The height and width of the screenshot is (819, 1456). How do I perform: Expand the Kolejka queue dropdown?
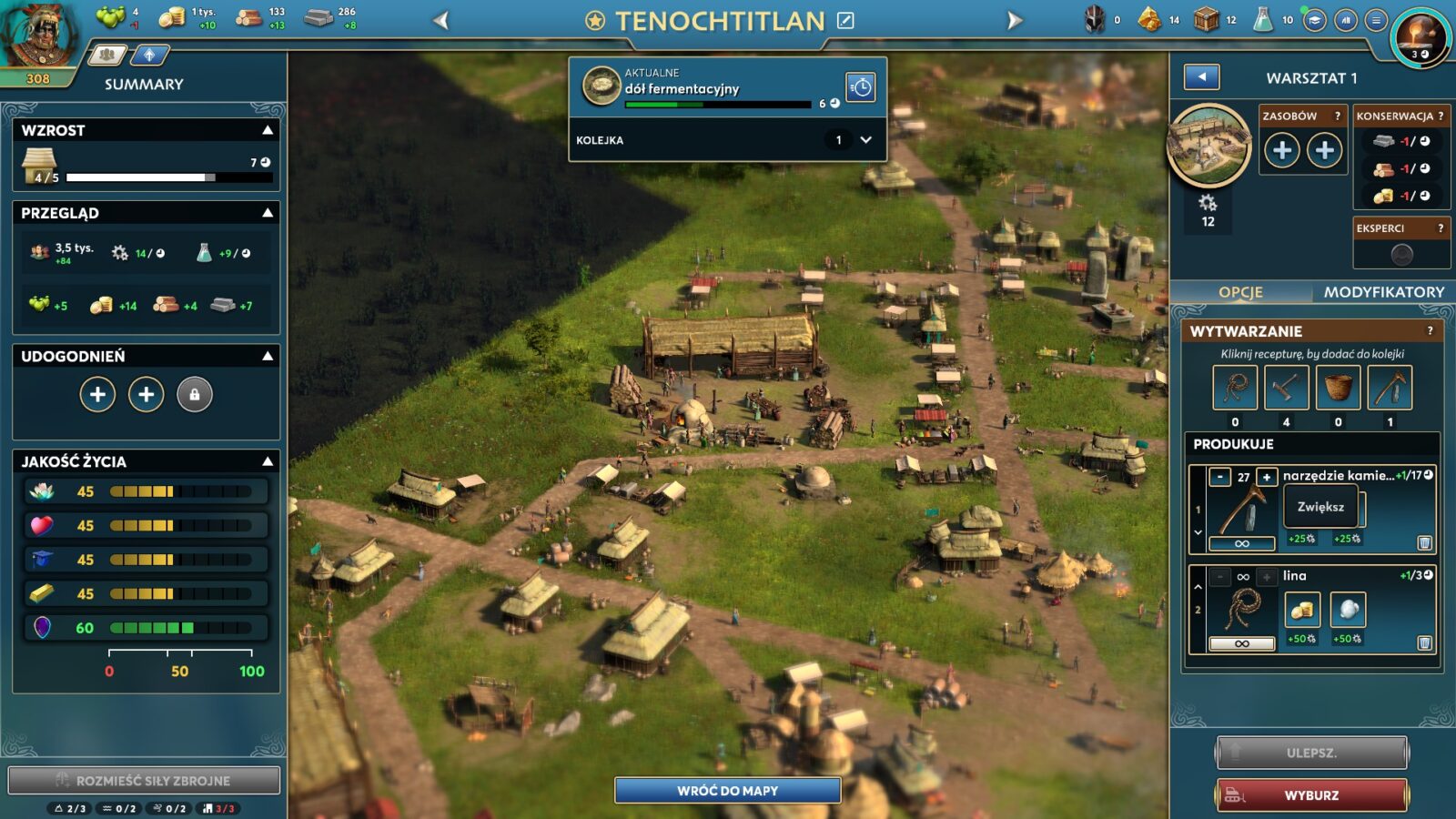click(865, 140)
